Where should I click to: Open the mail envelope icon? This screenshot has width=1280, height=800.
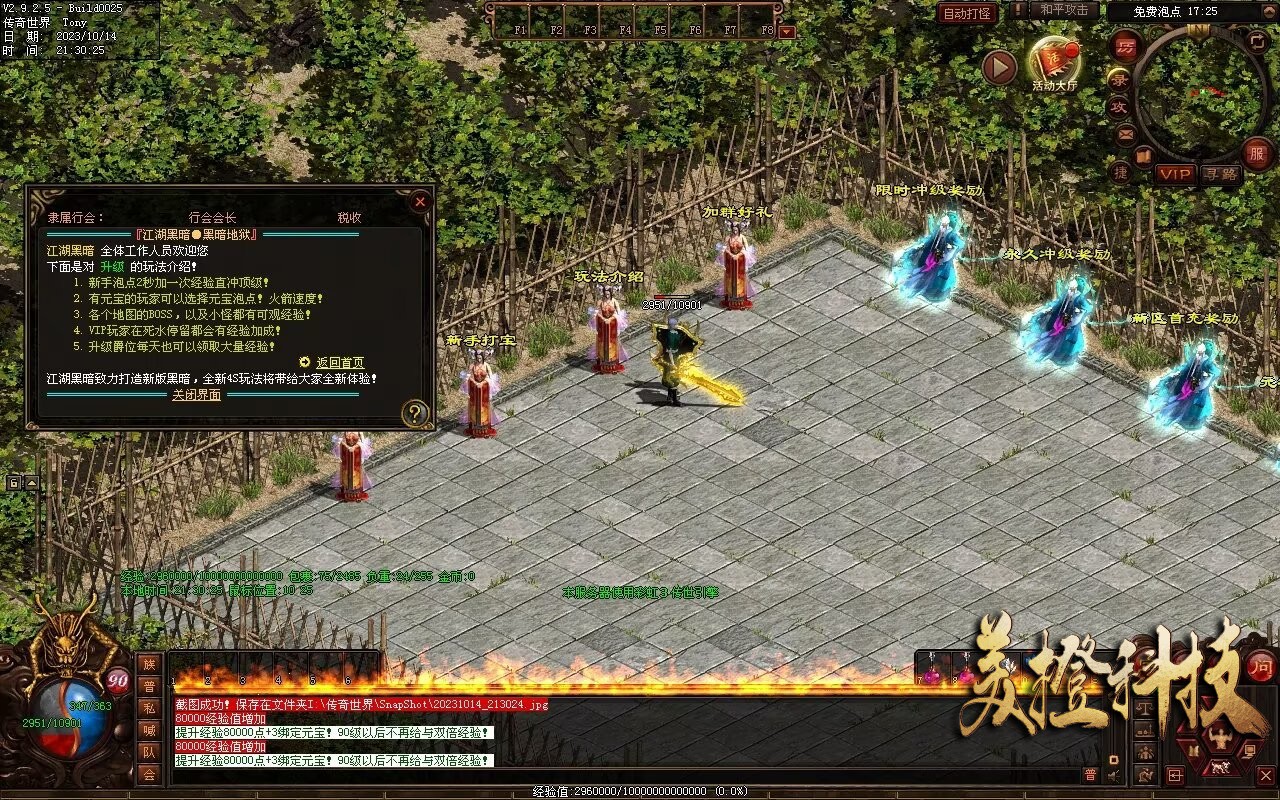coord(1126,133)
